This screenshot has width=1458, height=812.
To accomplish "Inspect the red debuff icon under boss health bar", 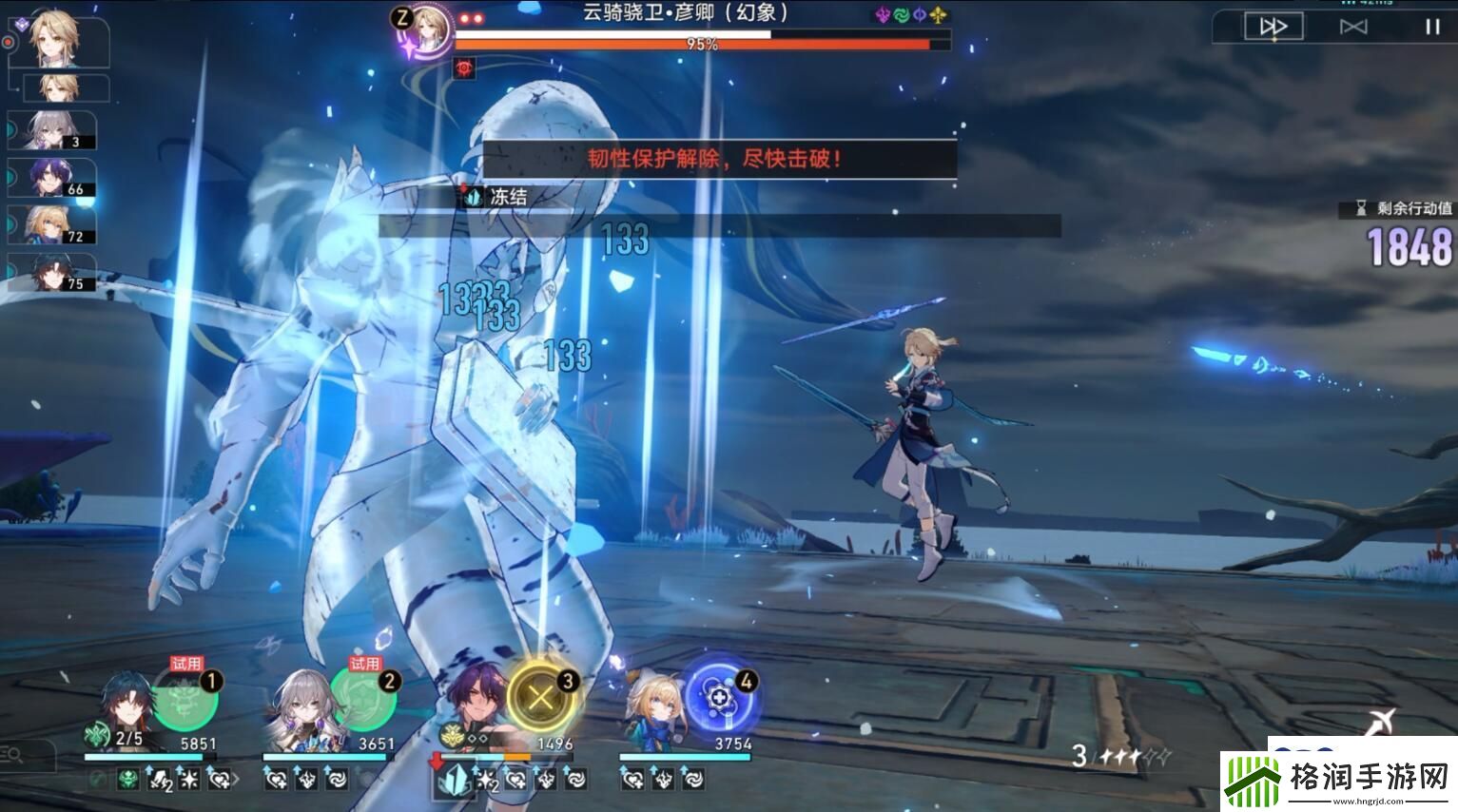I will tap(465, 68).
